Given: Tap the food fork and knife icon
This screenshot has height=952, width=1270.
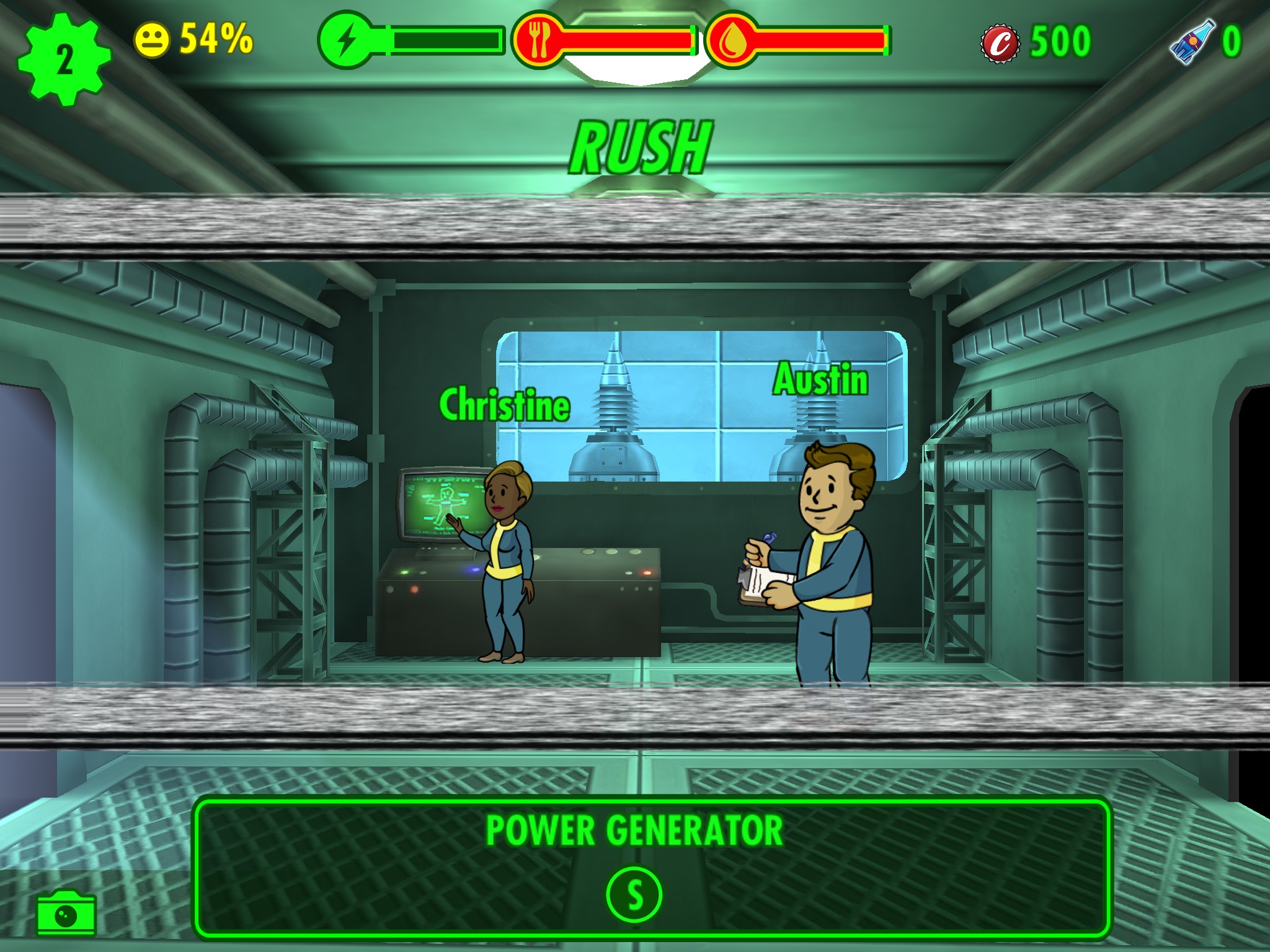Looking at the screenshot, I should tap(539, 40).
